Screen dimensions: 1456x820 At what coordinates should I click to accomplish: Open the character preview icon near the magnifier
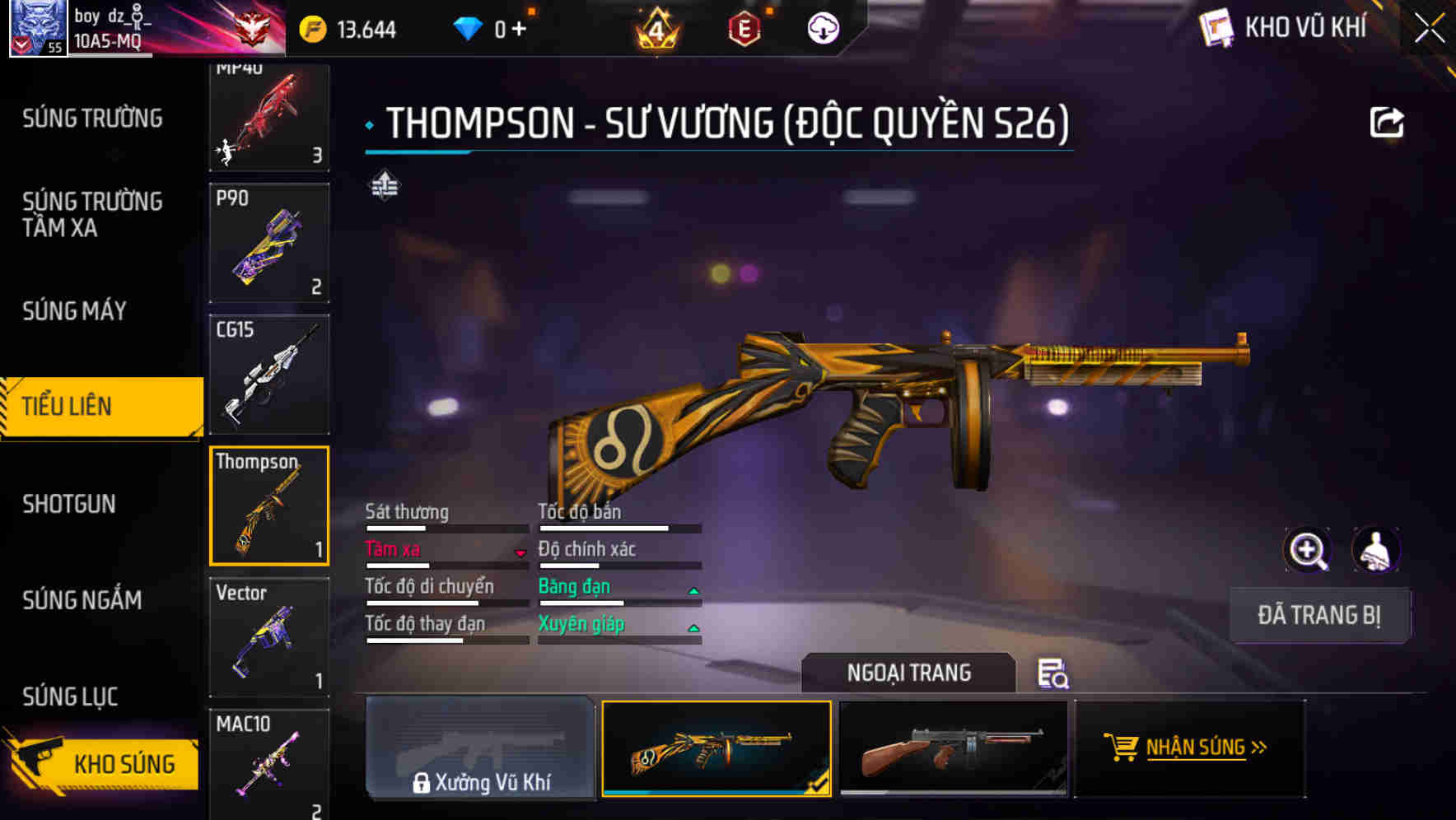(x=1374, y=549)
